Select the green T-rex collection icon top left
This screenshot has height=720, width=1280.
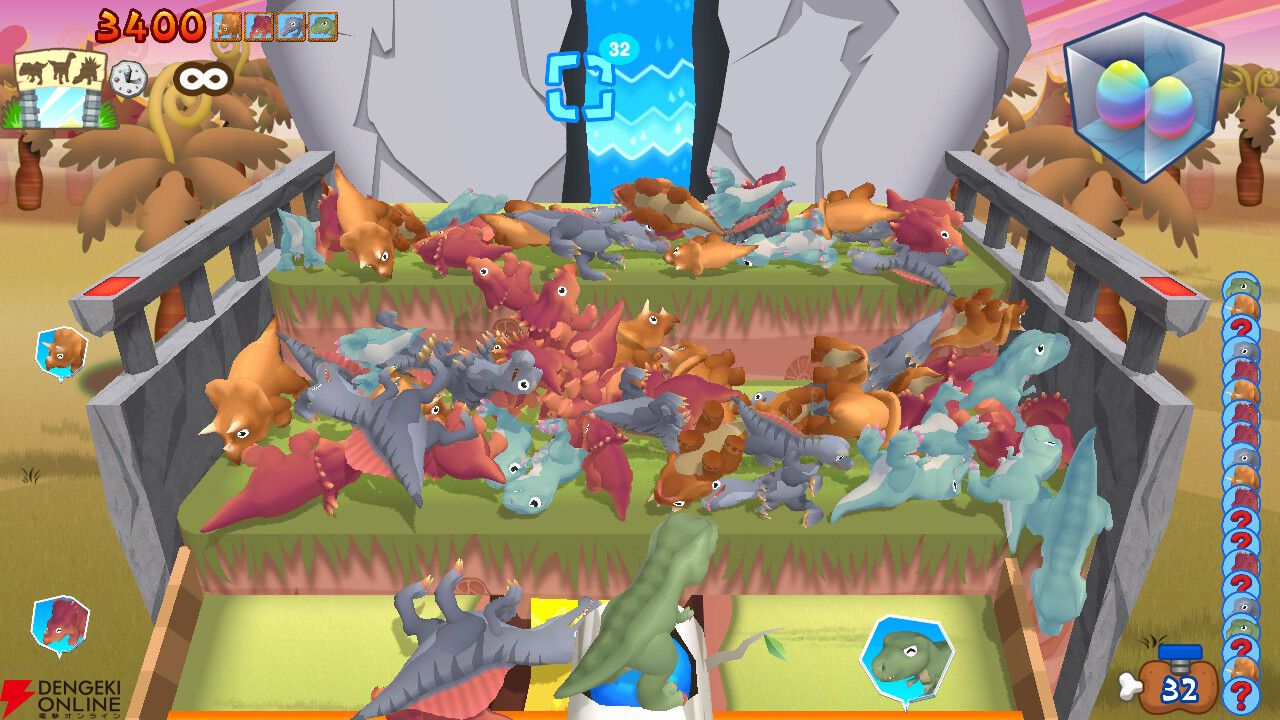click(x=321, y=25)
